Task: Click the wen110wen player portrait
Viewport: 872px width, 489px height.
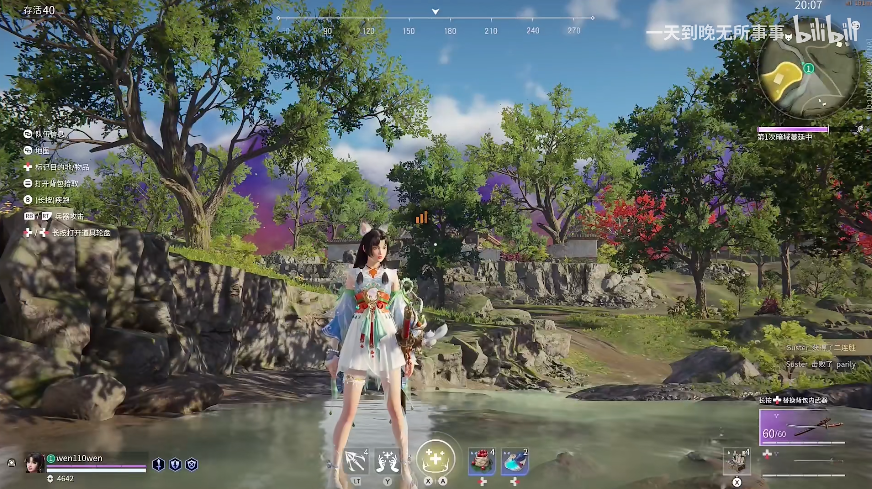Action: pyautogui.click(x=32, y=462)
